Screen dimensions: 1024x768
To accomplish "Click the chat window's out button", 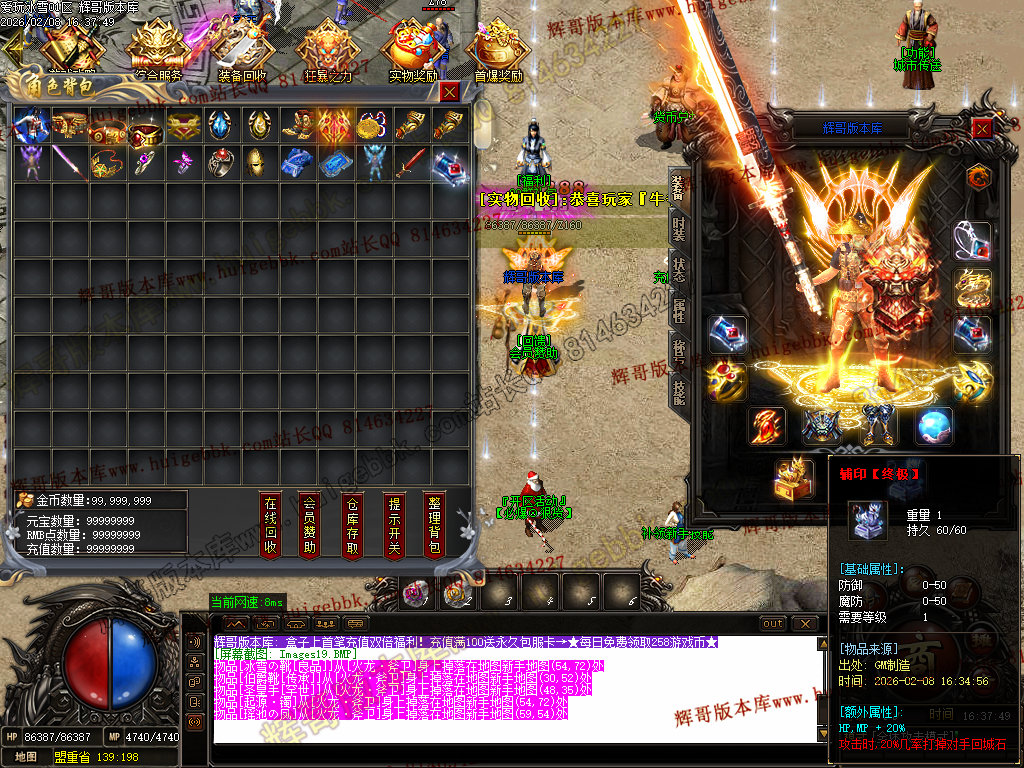I will click(773, 623).
